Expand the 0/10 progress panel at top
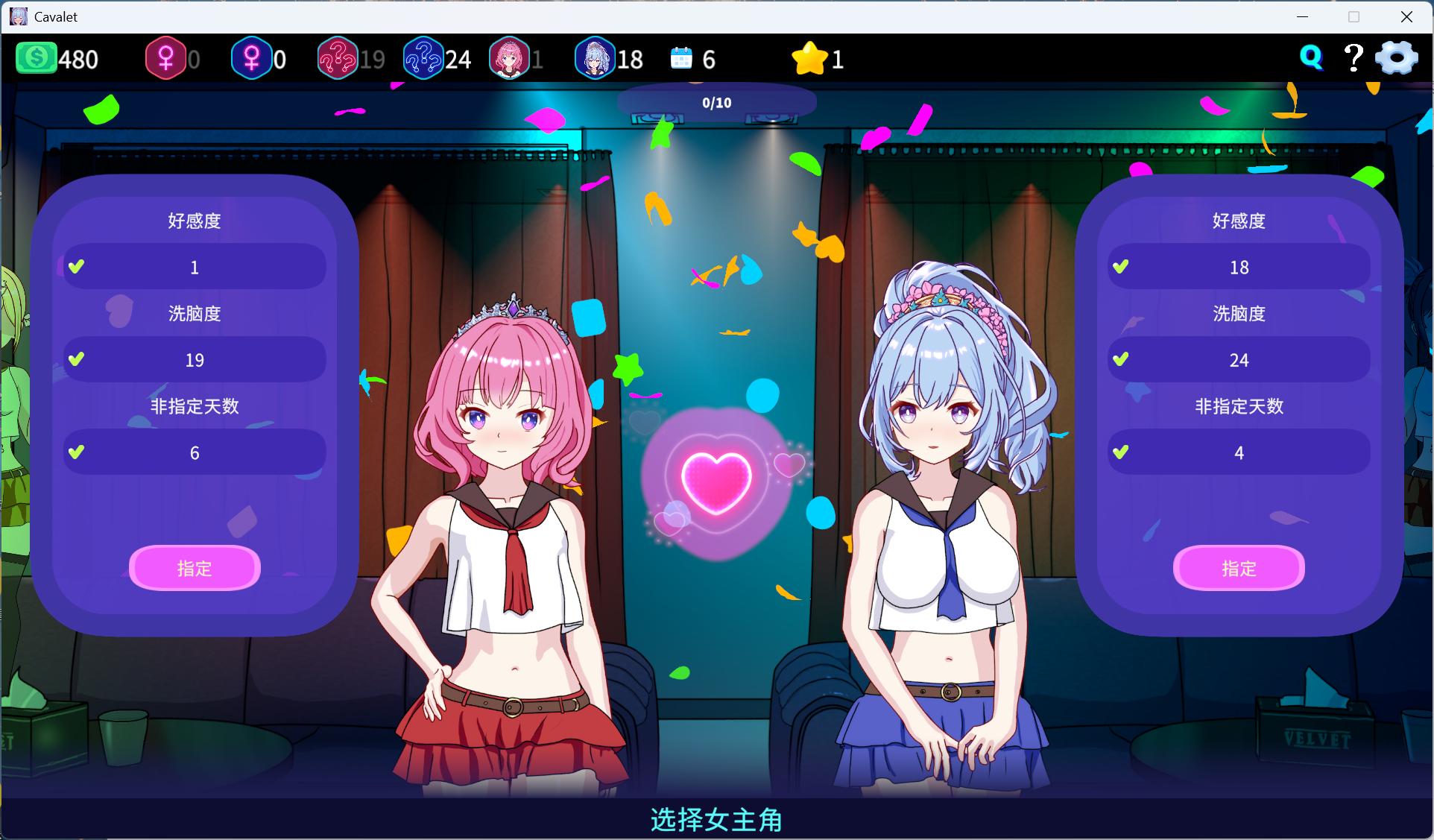This screenshot has width=1434, height=840. tap(717, 102)
